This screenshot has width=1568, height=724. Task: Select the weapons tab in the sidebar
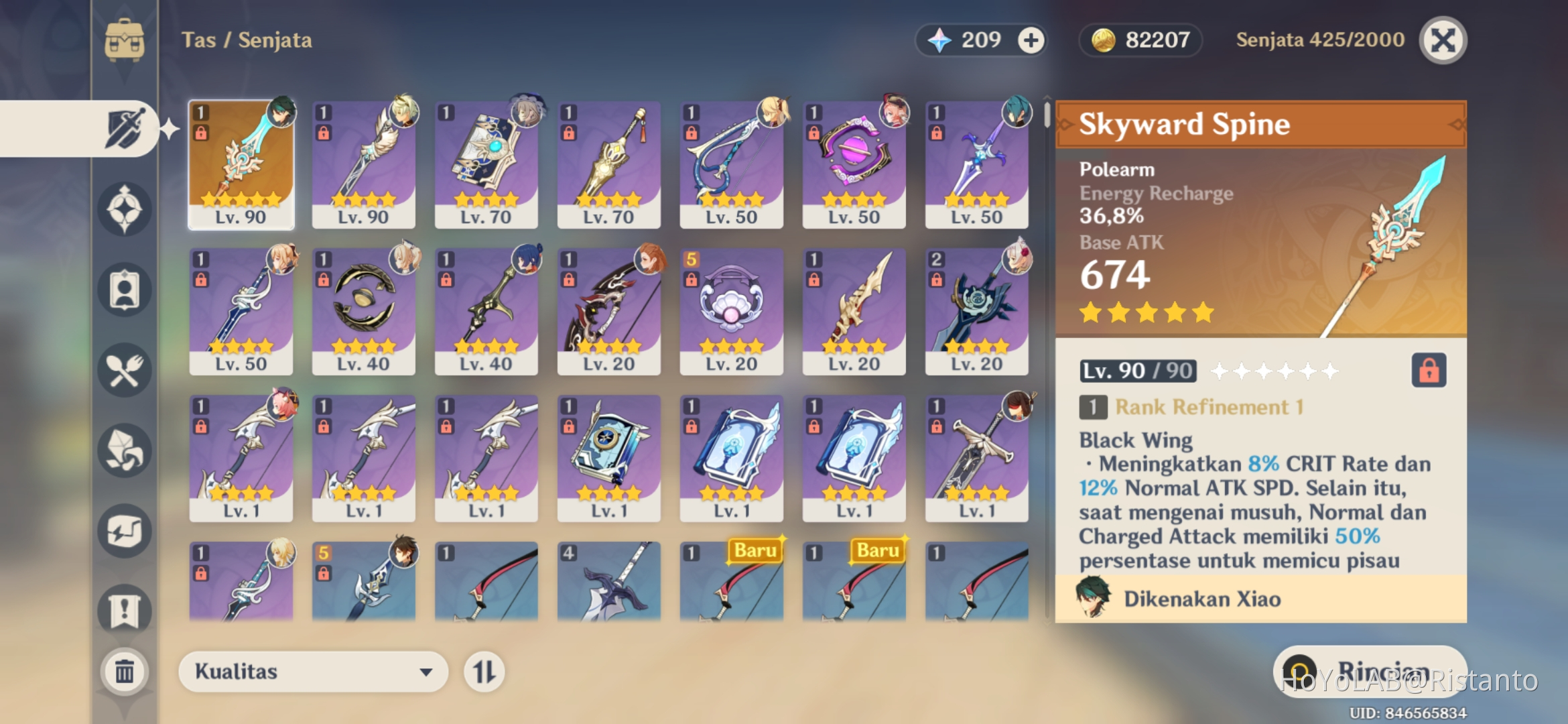tap(124, 127)
